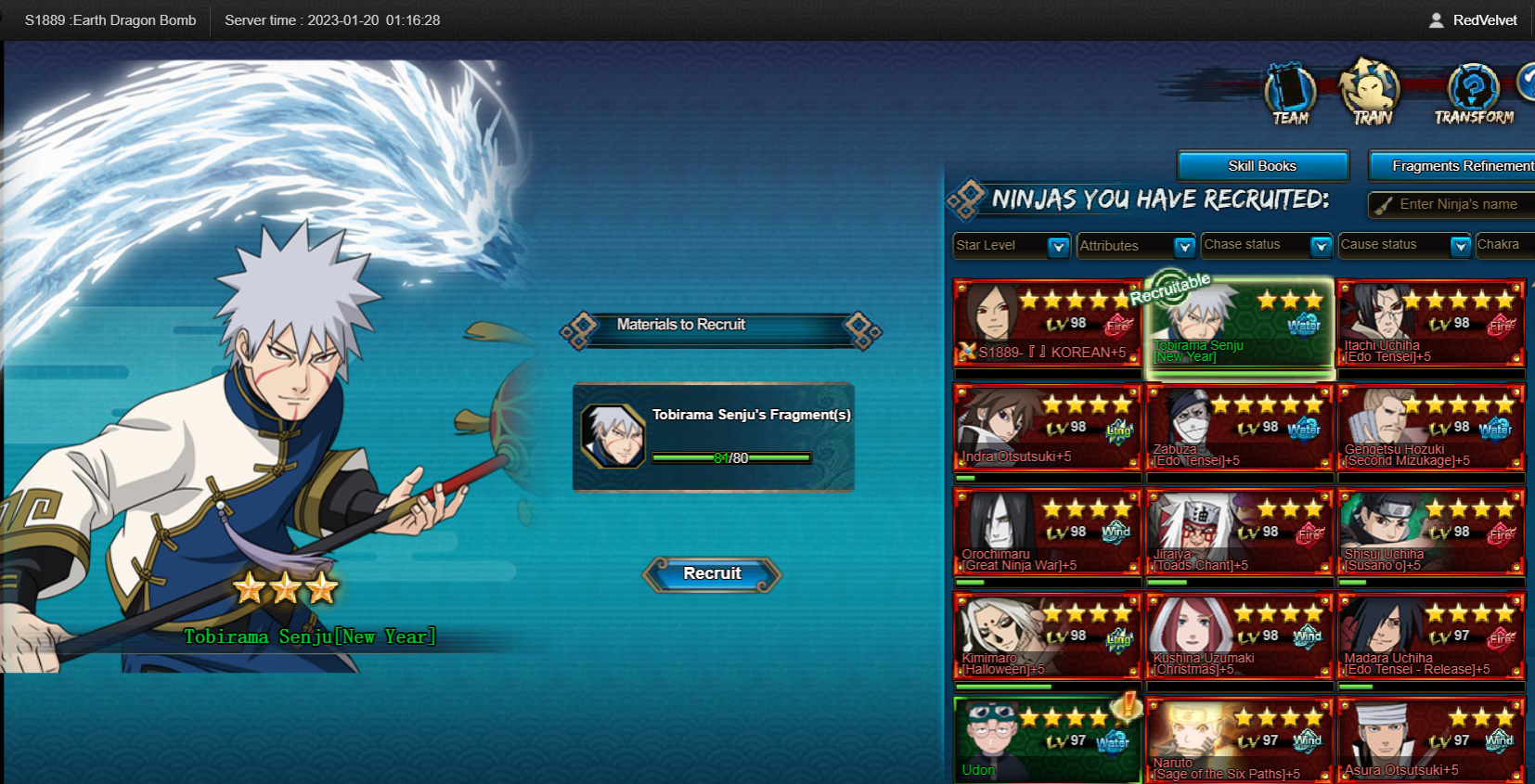Expand the Cause status dropdown

[x=1459, y=246]
